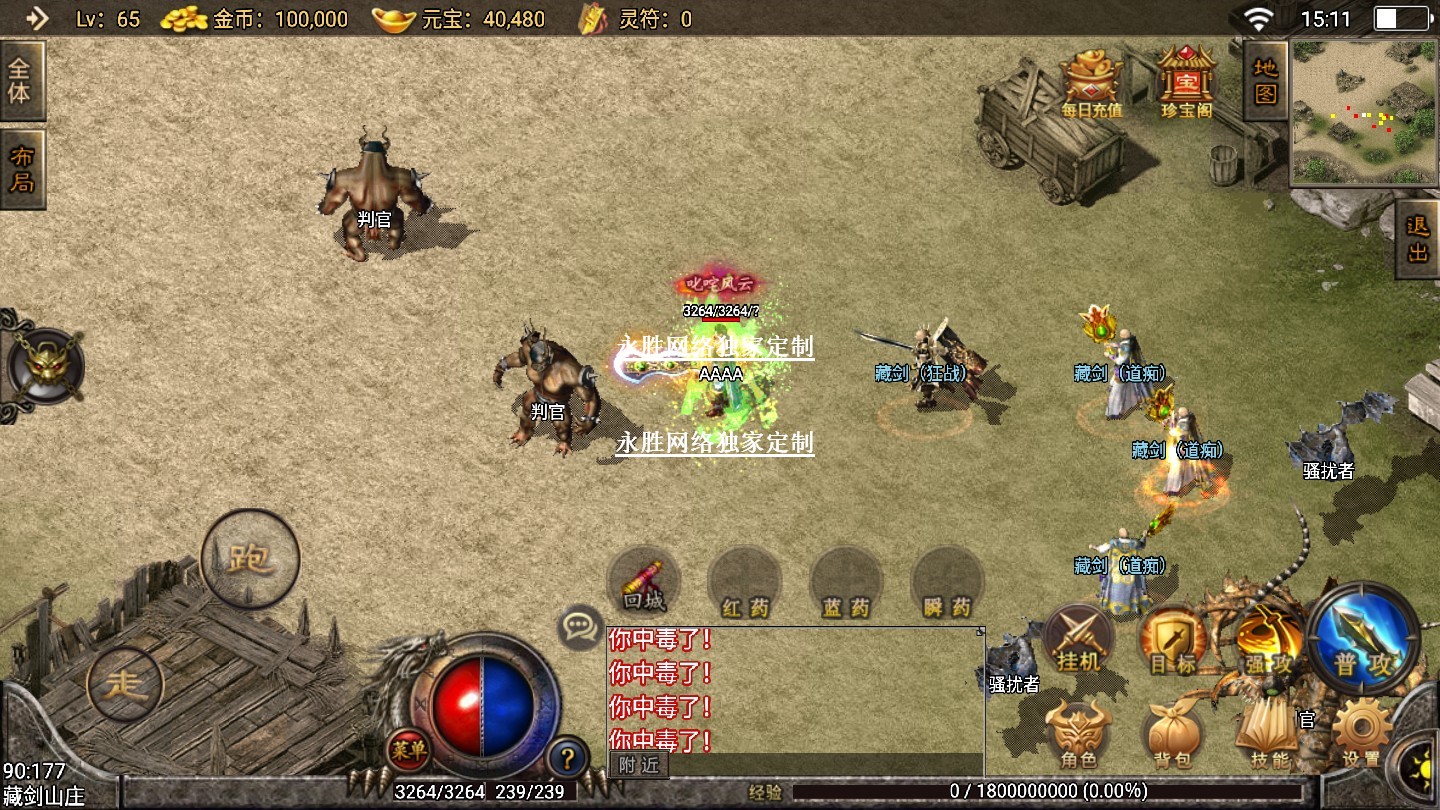Toggle 挂机 auto-battle mode
The width and height of the screenshot is (1440, 810).
(x=1079, y=640)
